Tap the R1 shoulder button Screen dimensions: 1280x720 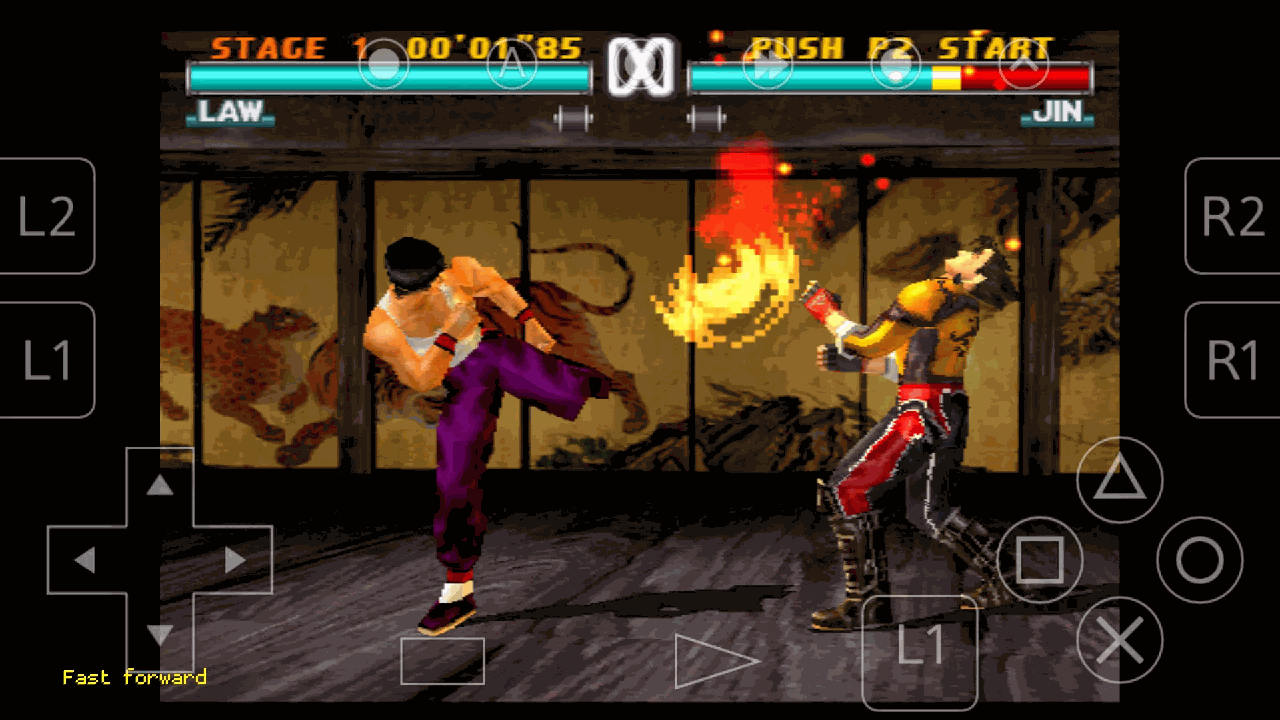(1232, 360)
